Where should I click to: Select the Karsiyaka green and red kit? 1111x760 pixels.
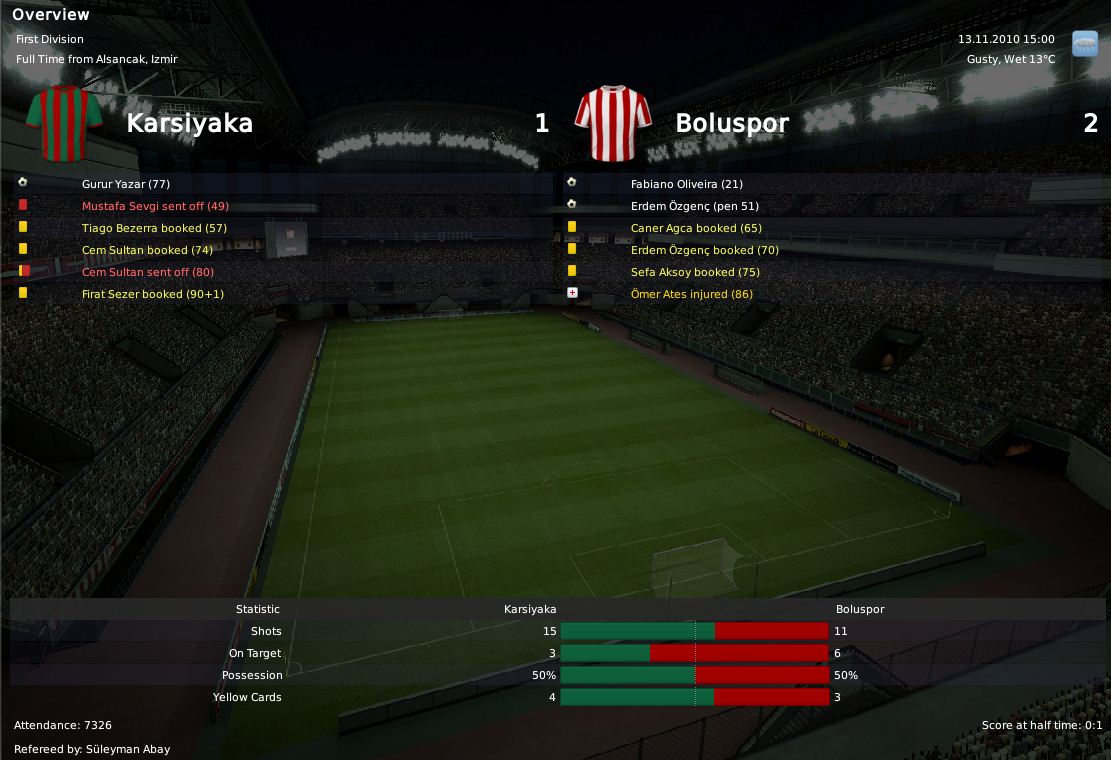pyautogui.click(x=65, y=124)
